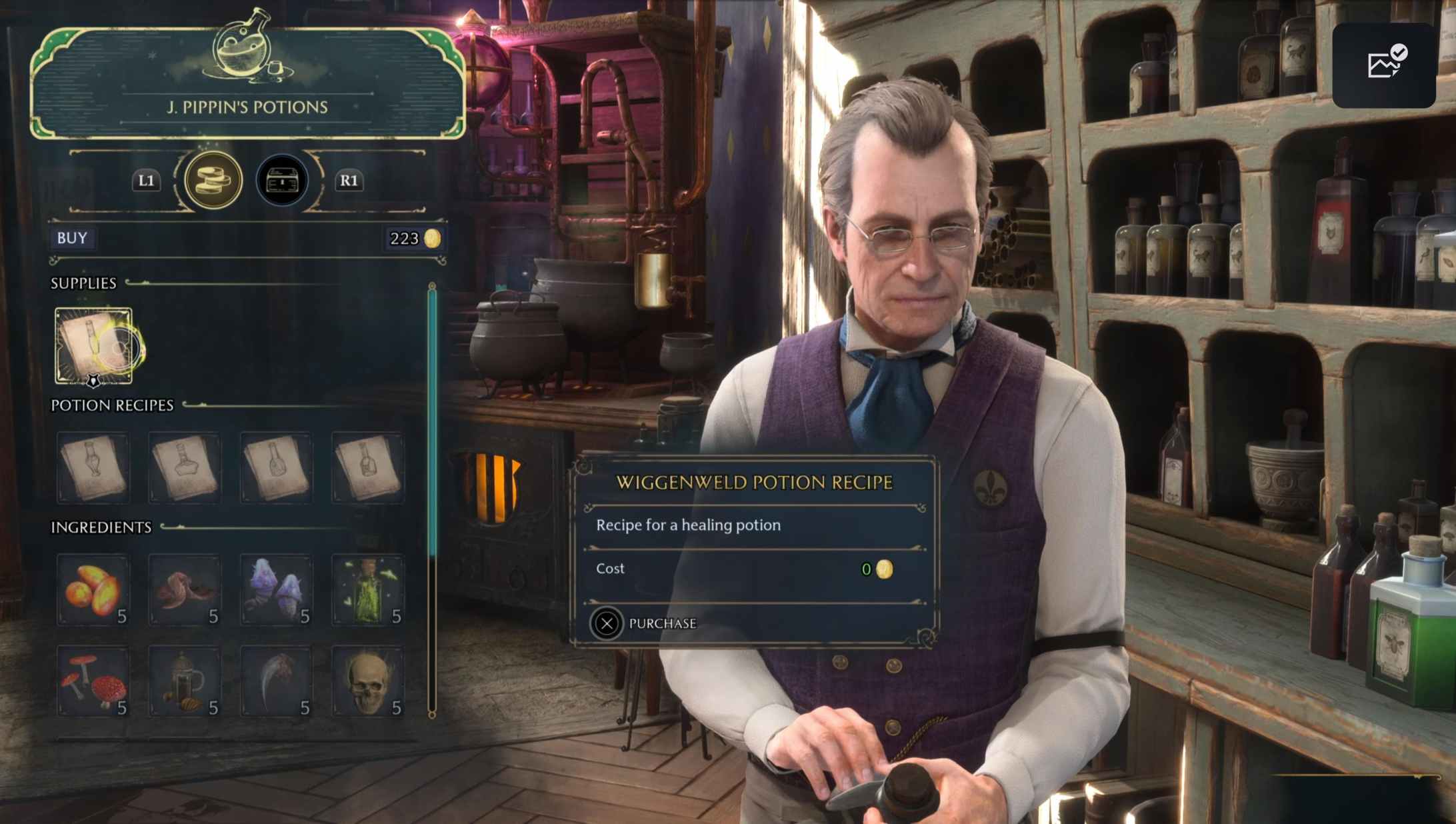Click the R1 shoulder button prompt
This screenshot has width=1456, height=824.
tap(352, 181)
